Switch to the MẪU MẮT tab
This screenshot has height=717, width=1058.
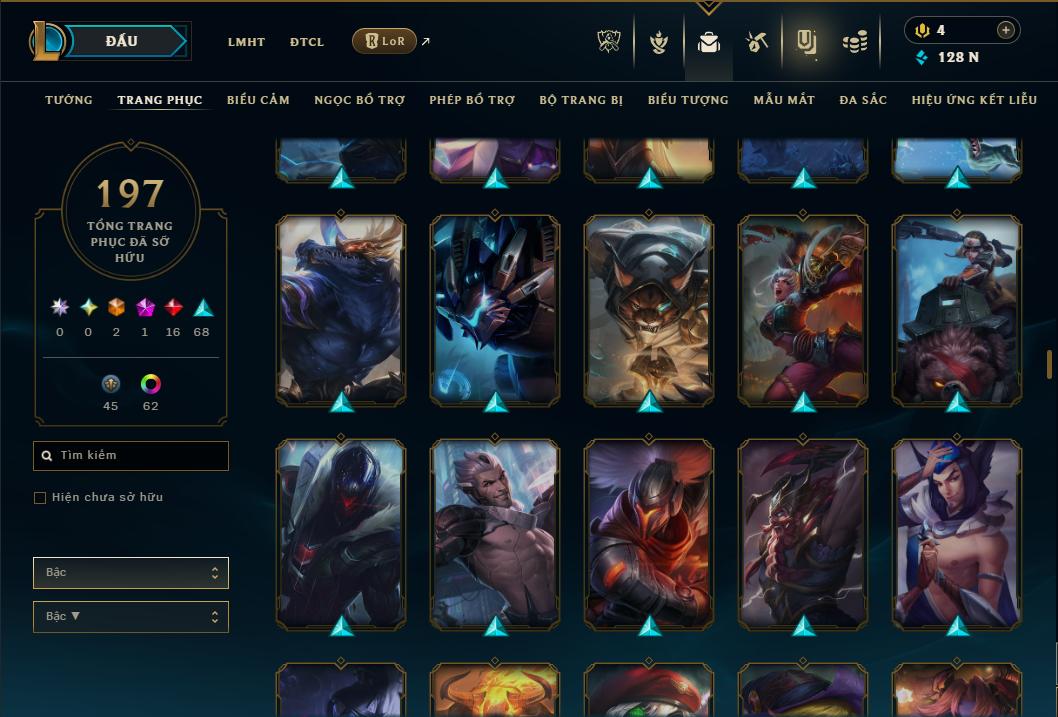[x=784, y=100]
